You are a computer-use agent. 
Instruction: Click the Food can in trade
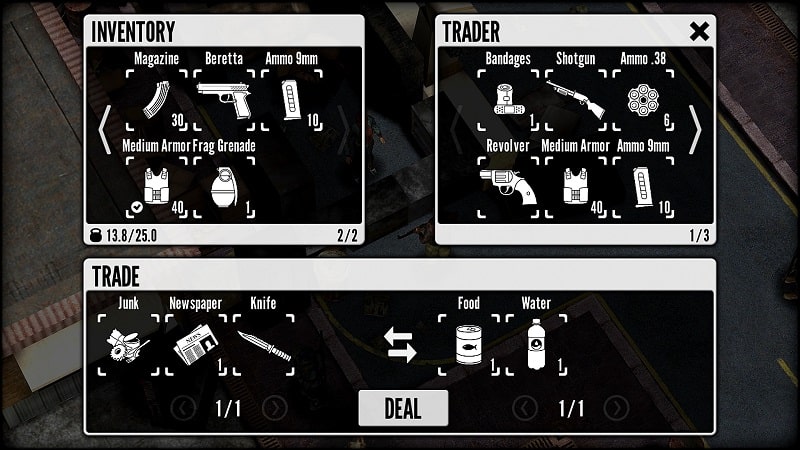coord(469,344)
